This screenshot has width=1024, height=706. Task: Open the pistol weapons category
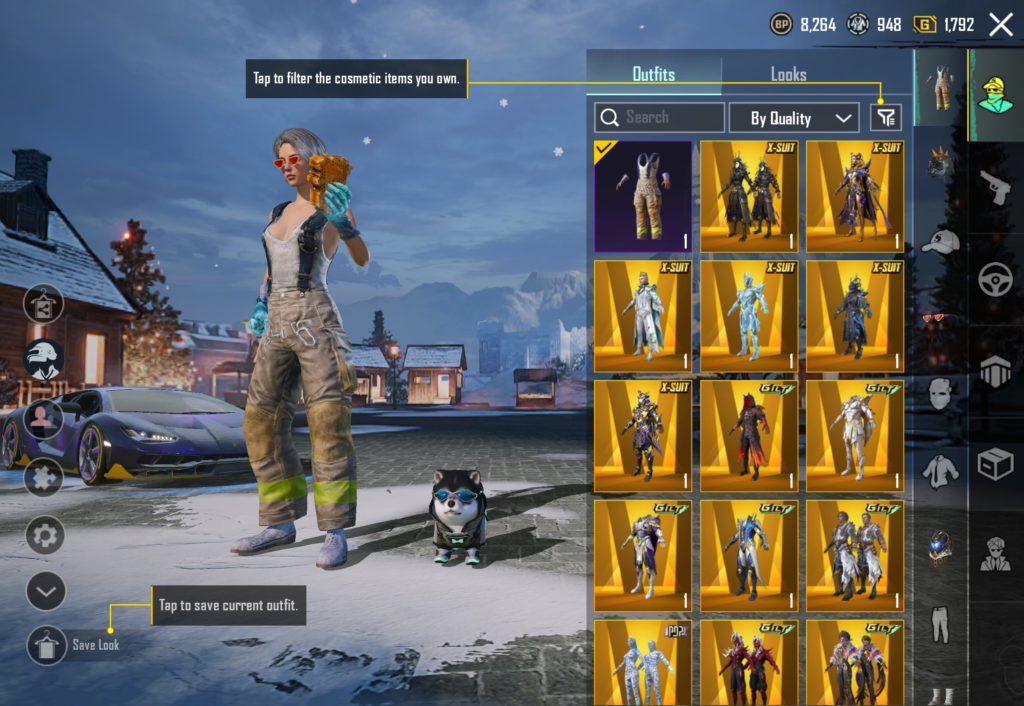(x=995, y=186)
